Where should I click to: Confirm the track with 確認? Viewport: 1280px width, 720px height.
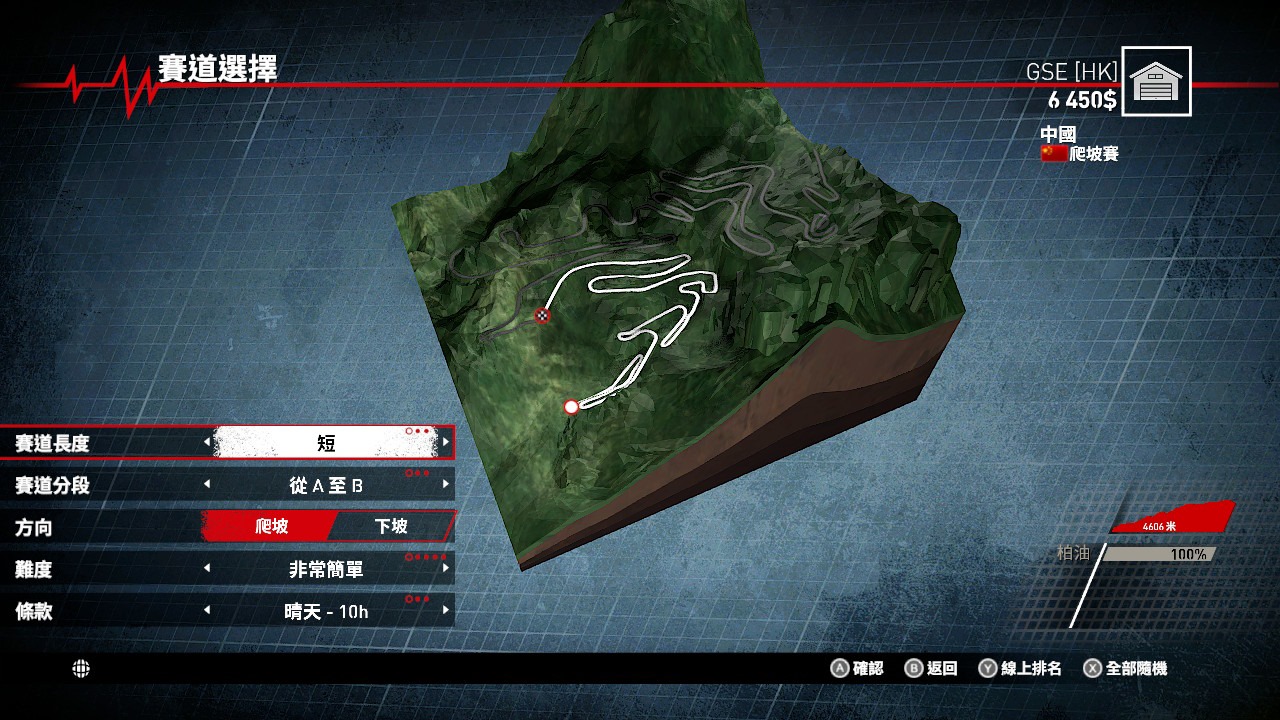(858, 668)
